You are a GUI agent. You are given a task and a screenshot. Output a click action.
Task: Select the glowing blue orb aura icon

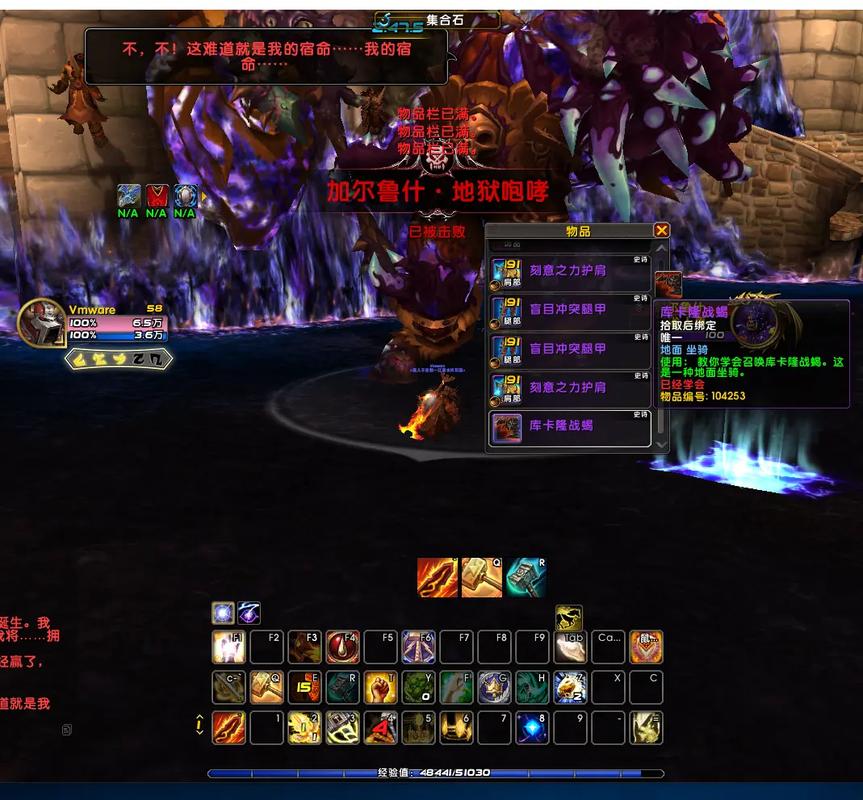(223, 613)
